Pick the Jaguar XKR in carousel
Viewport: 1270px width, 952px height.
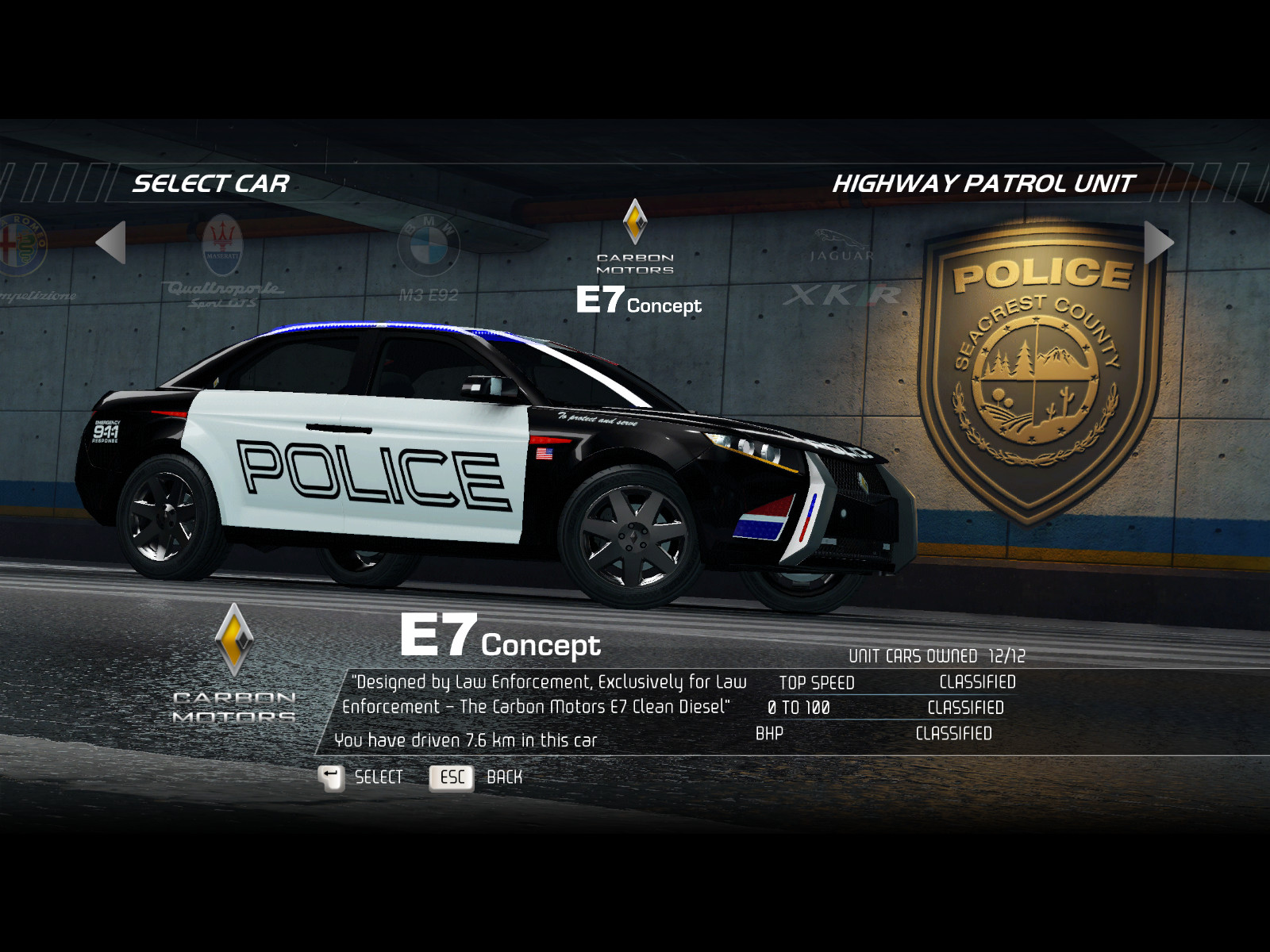[841, 270]
